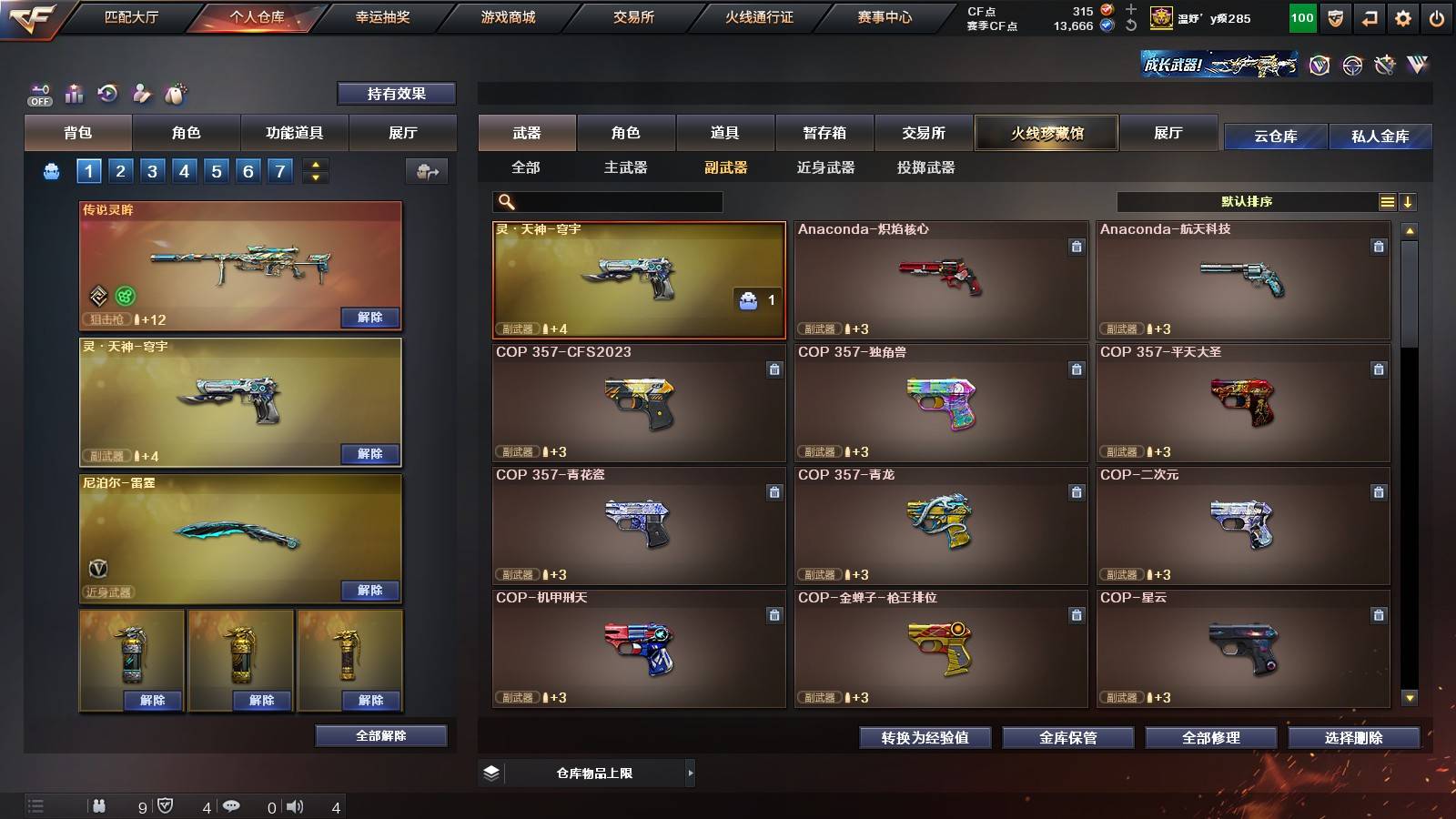The height and width of the screenshot is (819, 1456).
Task: Click the up arrow beside backpack page numbers
Action: pos(314,165)
